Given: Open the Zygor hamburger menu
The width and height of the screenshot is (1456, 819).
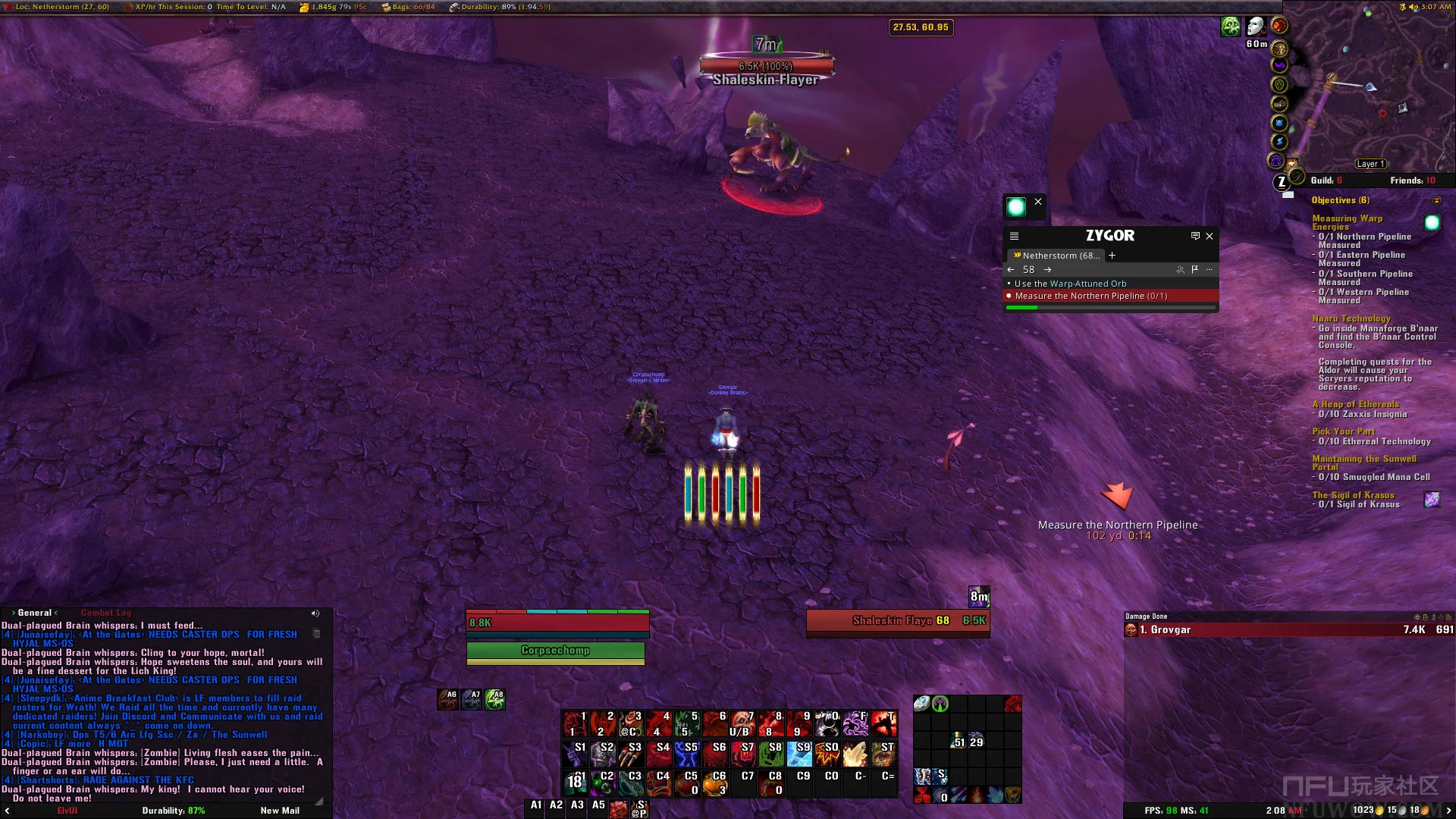Looking at the screenshot, I should click(1014, 237).
